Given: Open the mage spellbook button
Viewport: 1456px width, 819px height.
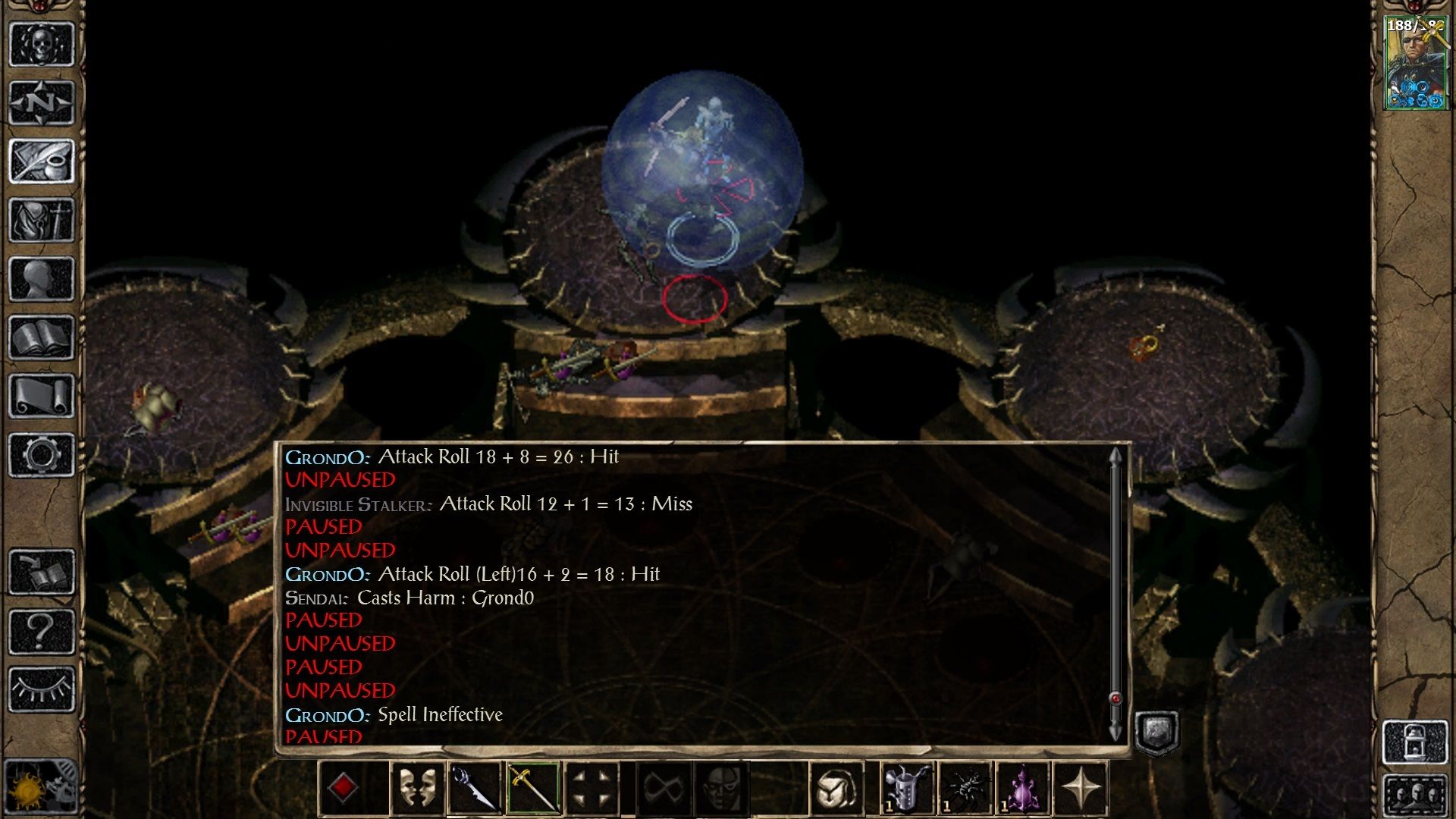Looking at the screenshot, I should tap(41, 337).
